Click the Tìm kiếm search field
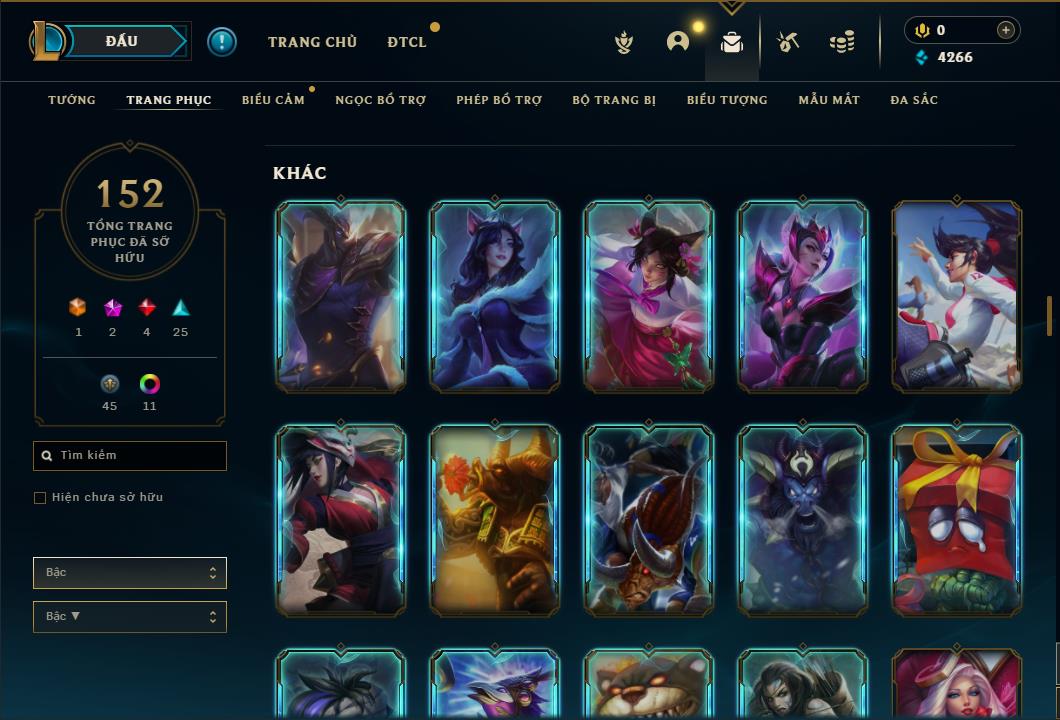This screenshot has height=720, width=1060. (130, 456)
